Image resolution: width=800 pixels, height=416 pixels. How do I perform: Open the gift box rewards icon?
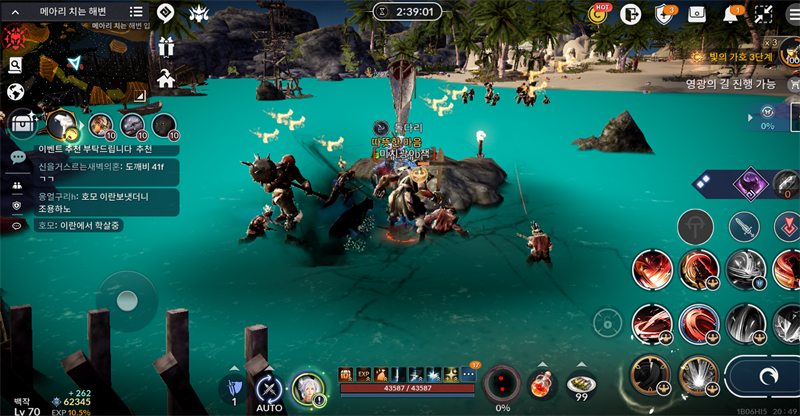[166, 46]
